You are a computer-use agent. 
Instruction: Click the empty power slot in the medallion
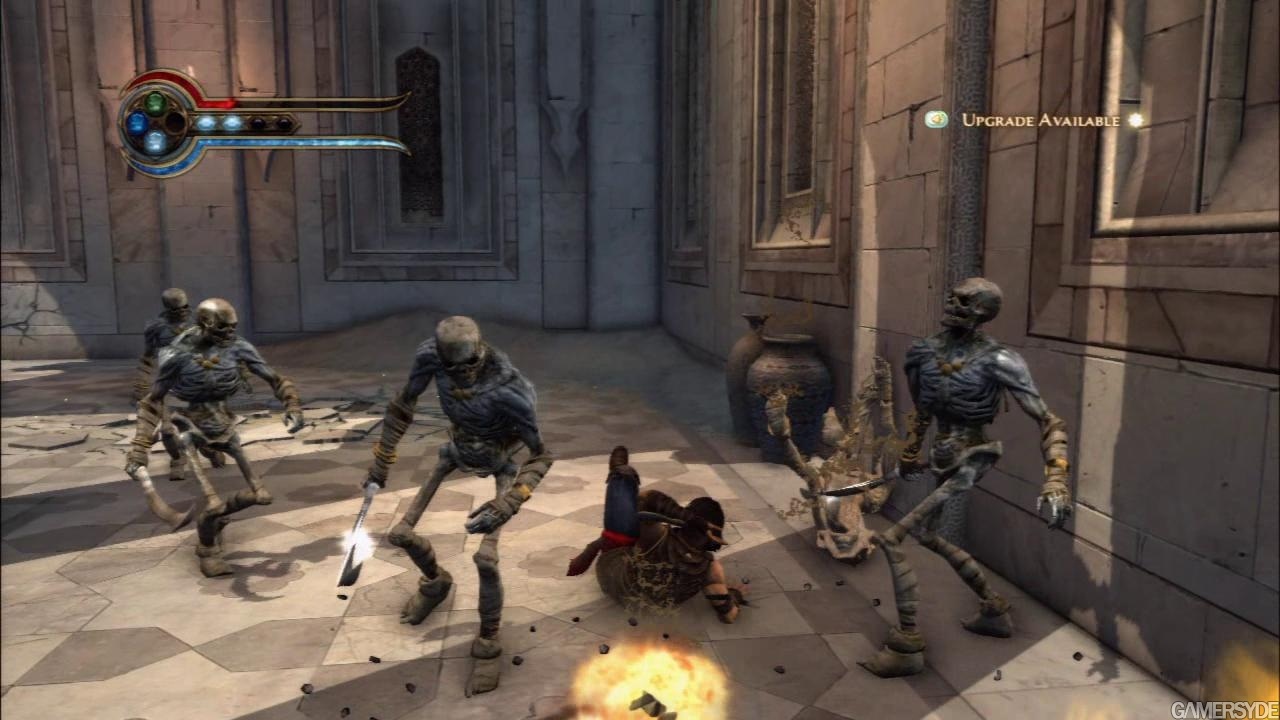[175, 122]
